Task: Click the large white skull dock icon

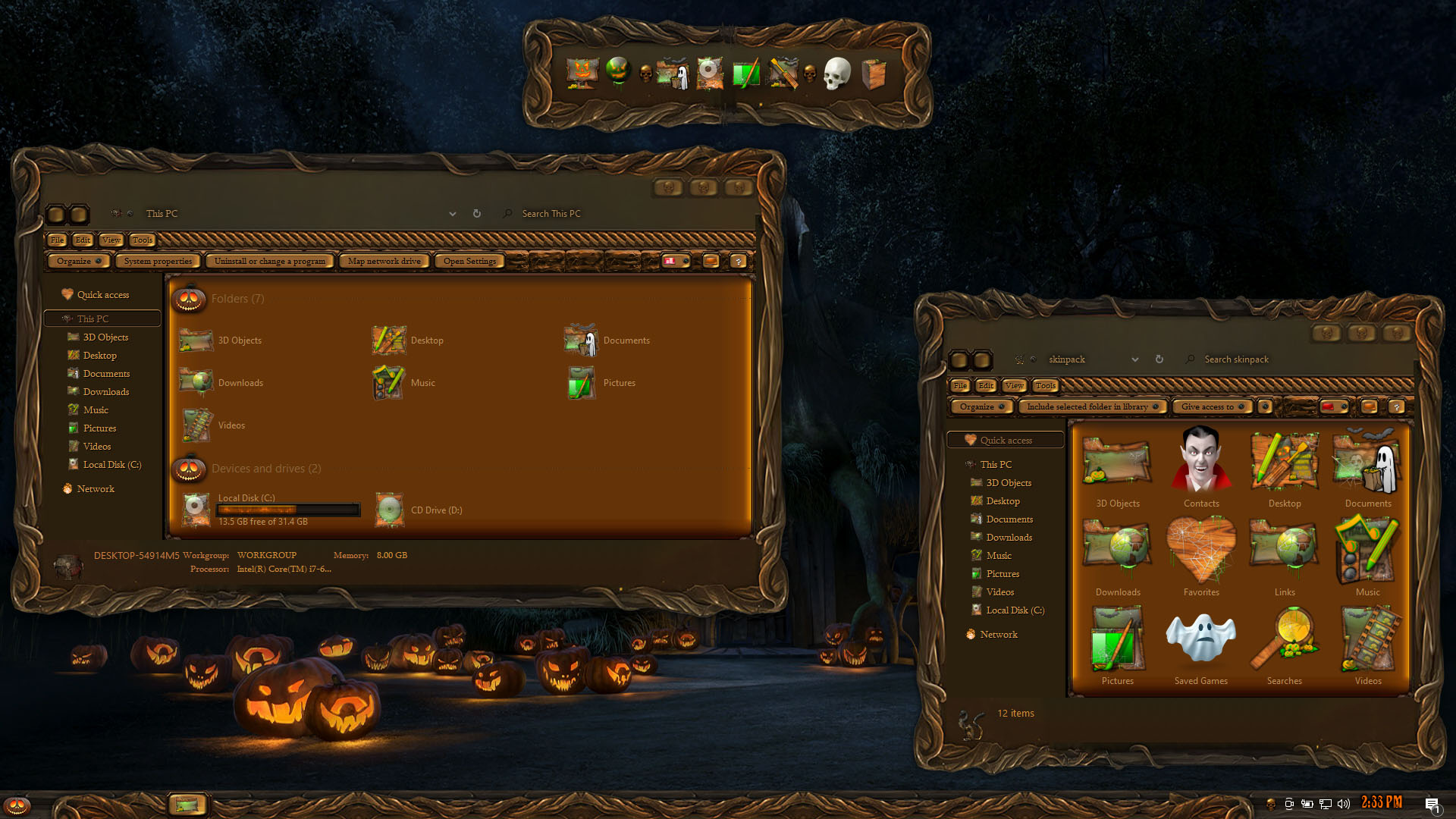Action: coord(837,74)
